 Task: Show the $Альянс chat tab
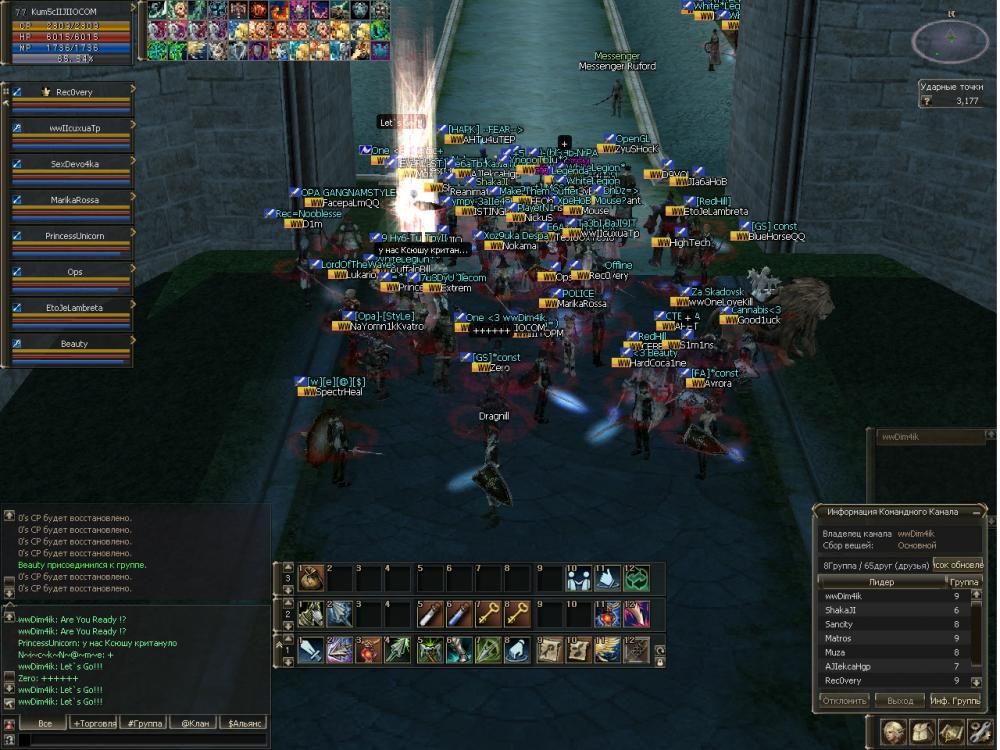(244, 723)
